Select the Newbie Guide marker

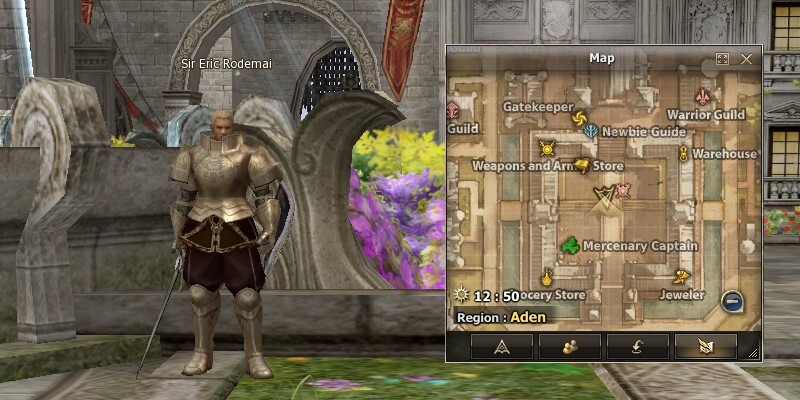pos(592,131)
